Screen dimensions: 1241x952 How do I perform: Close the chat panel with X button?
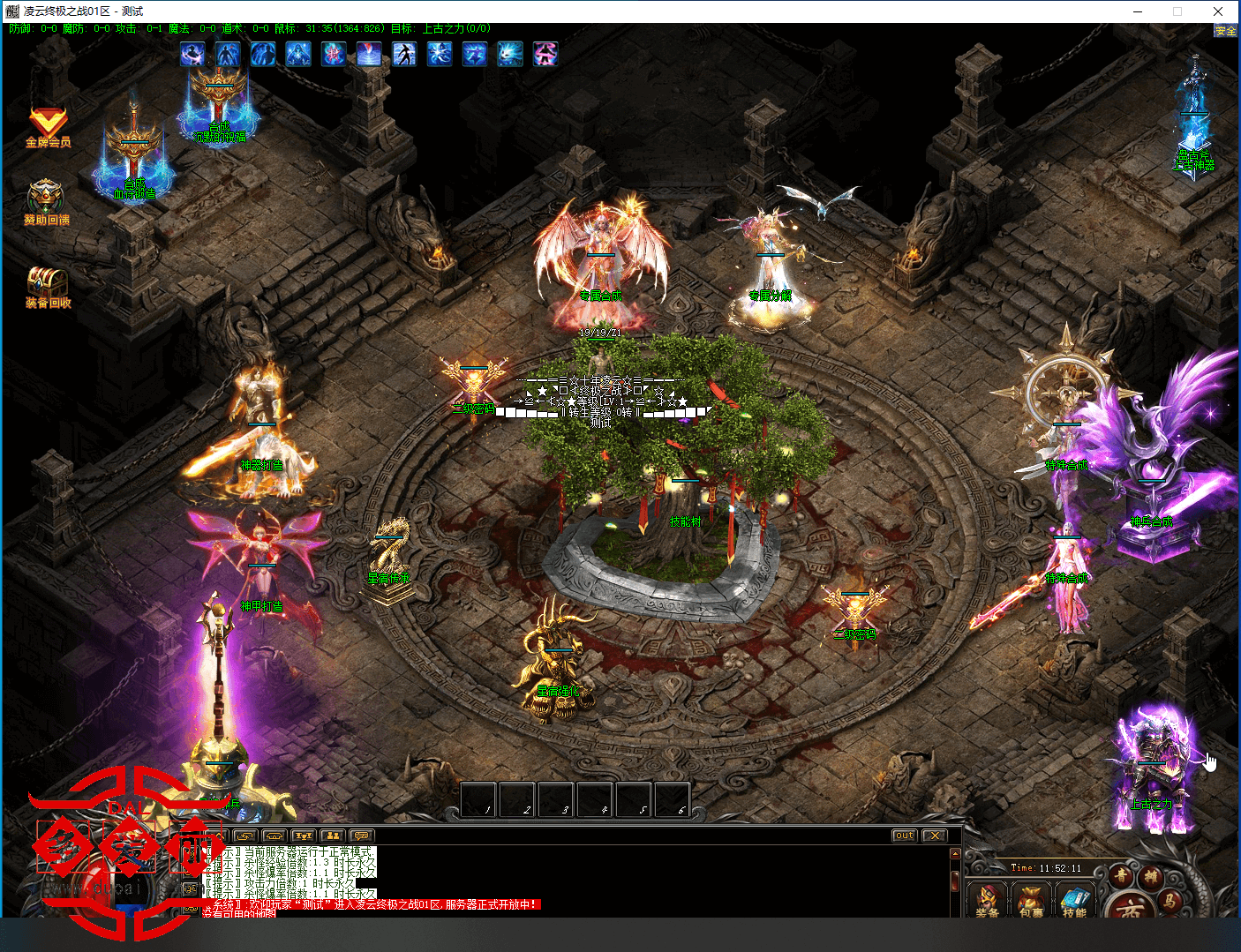click(934, 836)
